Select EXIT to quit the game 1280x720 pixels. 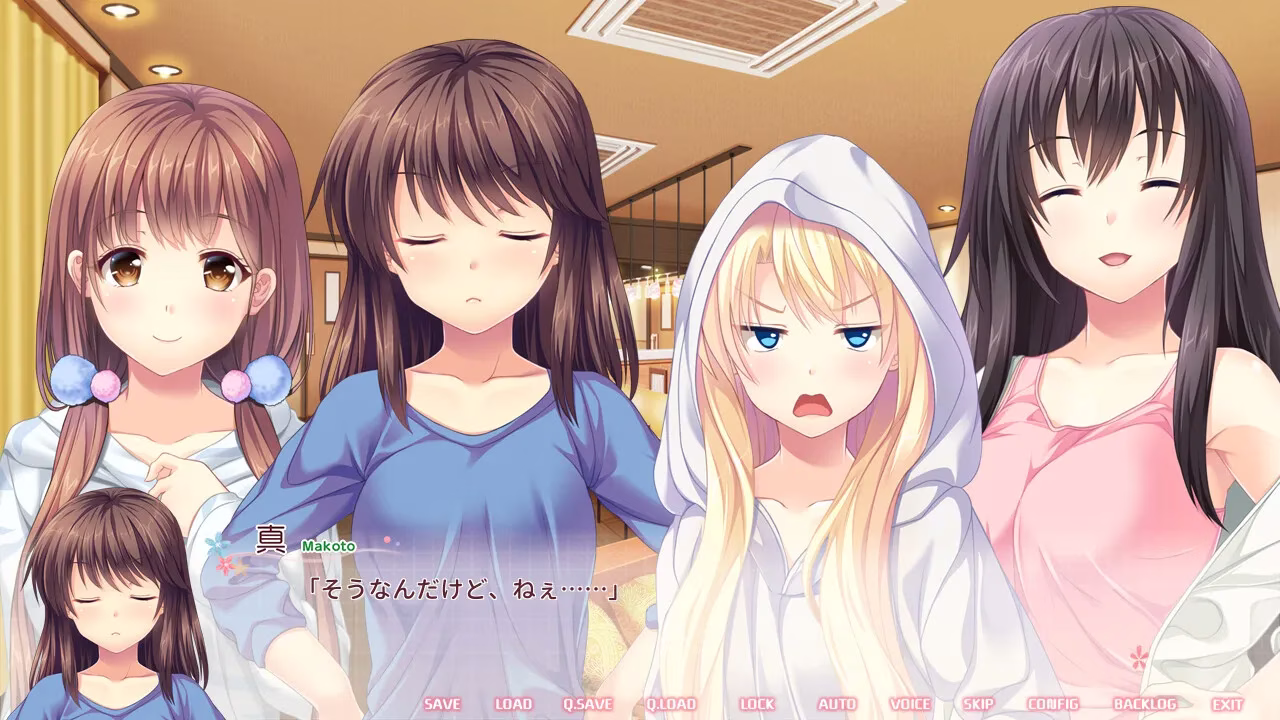[x=1228, y=704]
